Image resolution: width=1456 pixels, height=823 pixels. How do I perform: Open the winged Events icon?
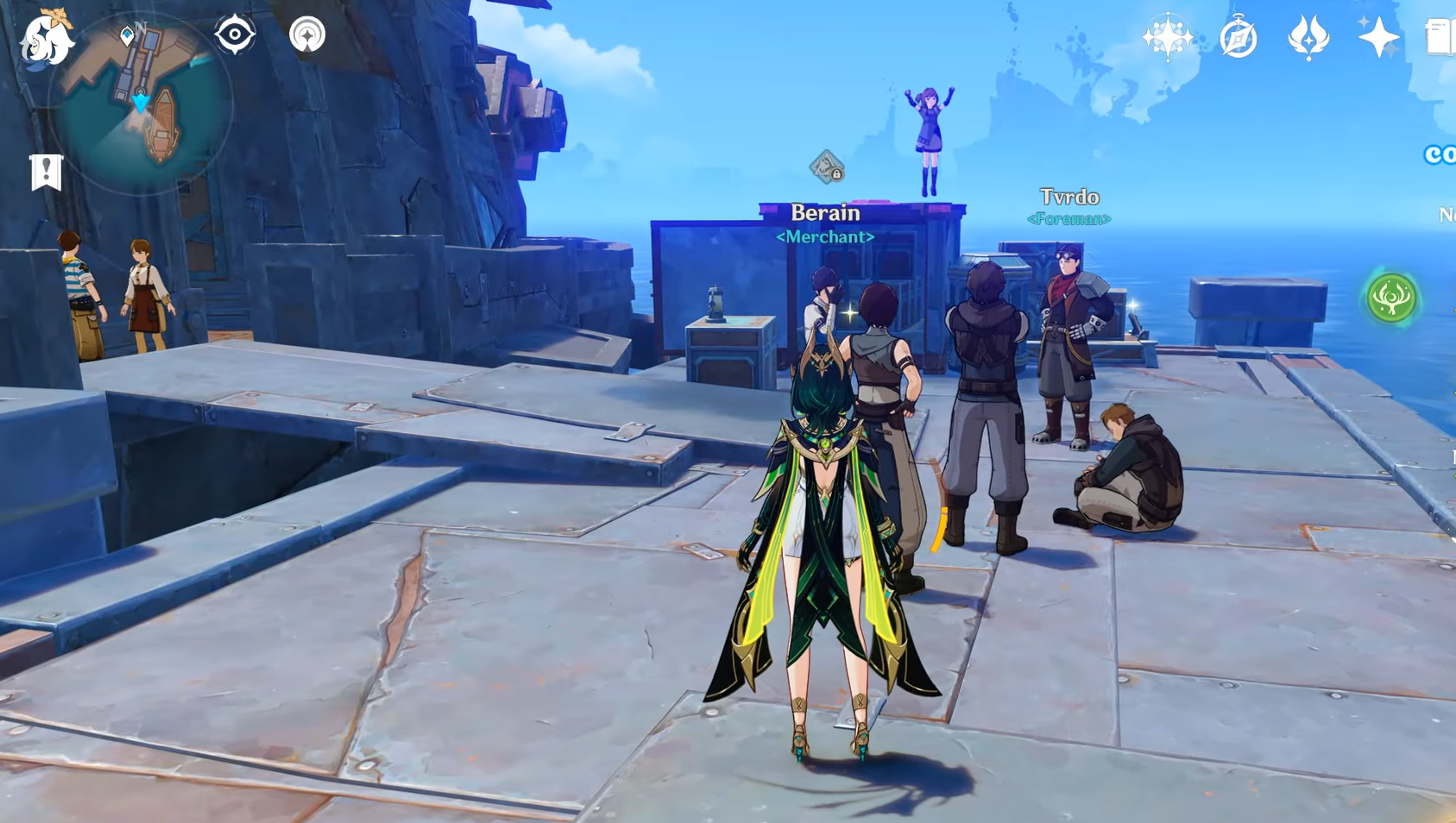click(x=1308, y=38)
